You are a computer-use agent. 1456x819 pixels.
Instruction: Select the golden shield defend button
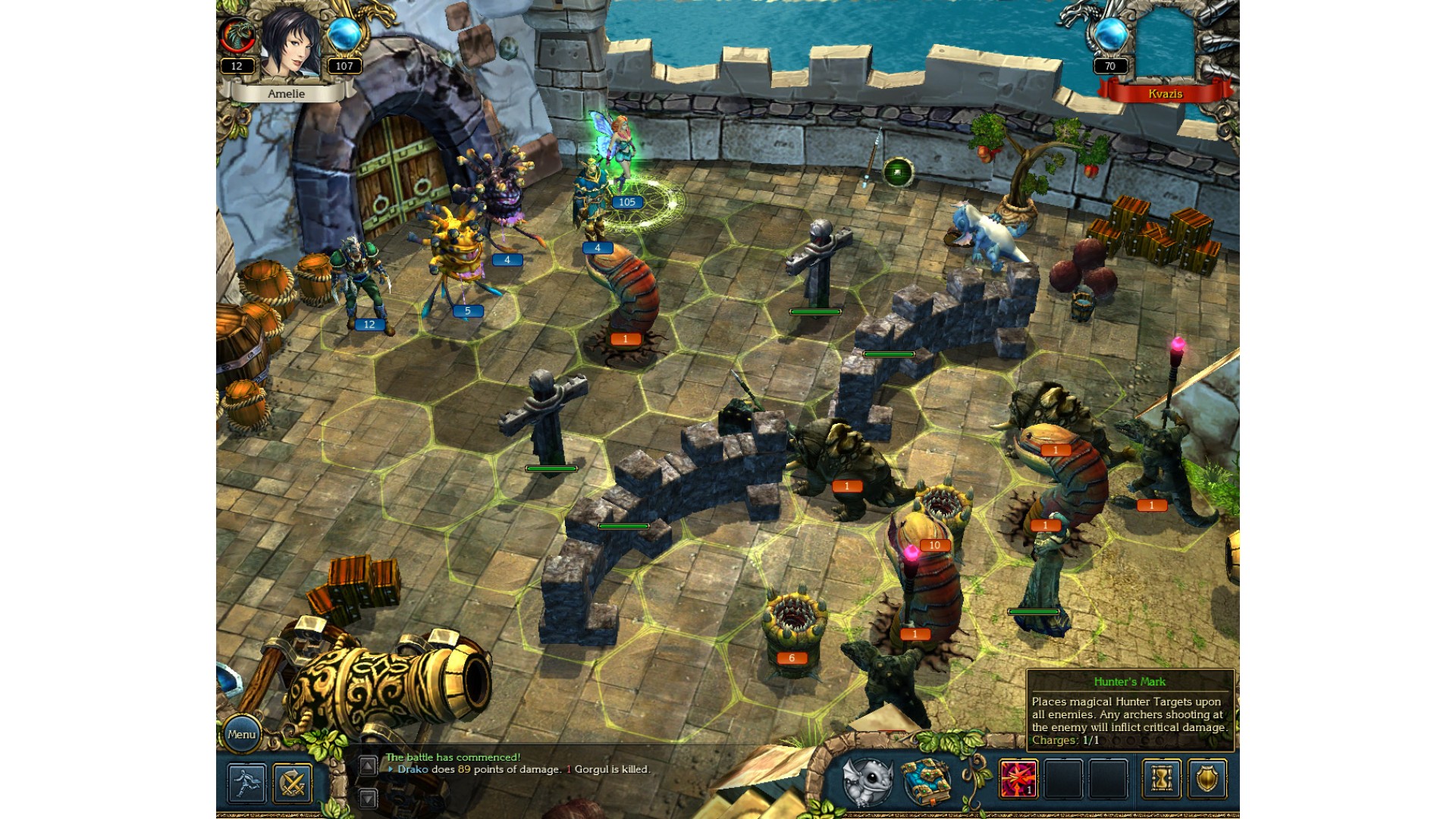(x=1207, y=780)
